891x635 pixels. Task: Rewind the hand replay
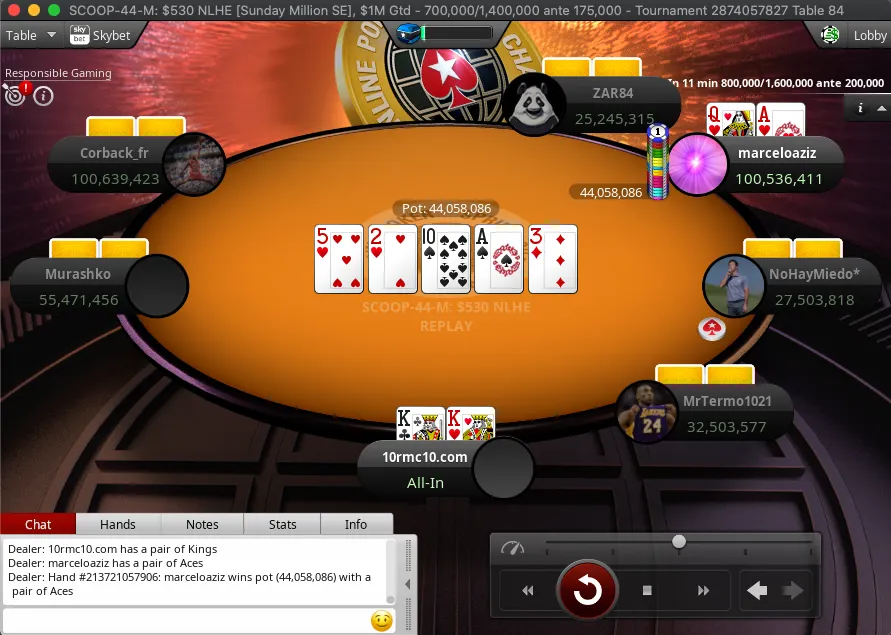(x=528, y=591)
